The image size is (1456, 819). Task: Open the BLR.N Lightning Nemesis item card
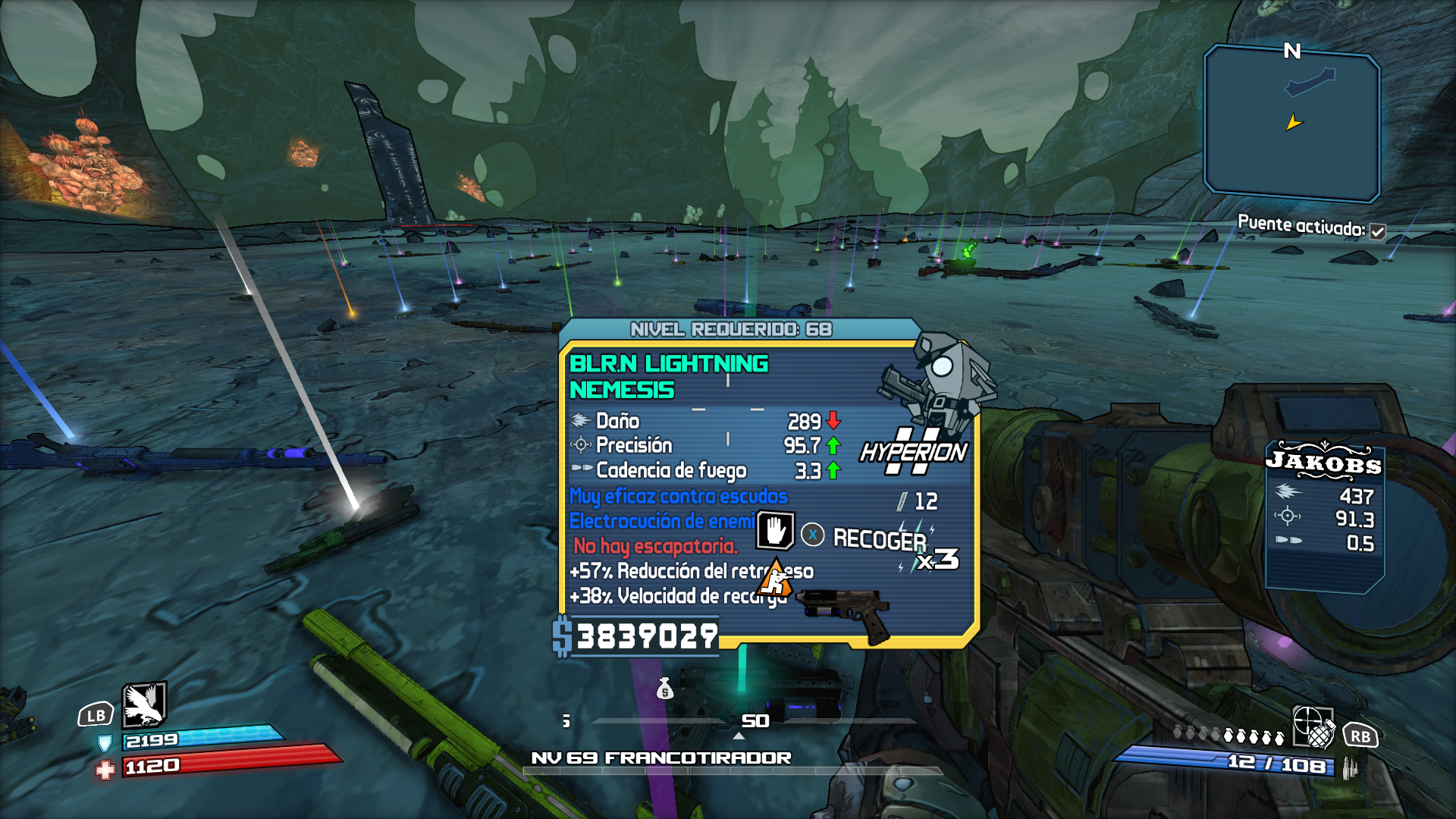point(767,485)
